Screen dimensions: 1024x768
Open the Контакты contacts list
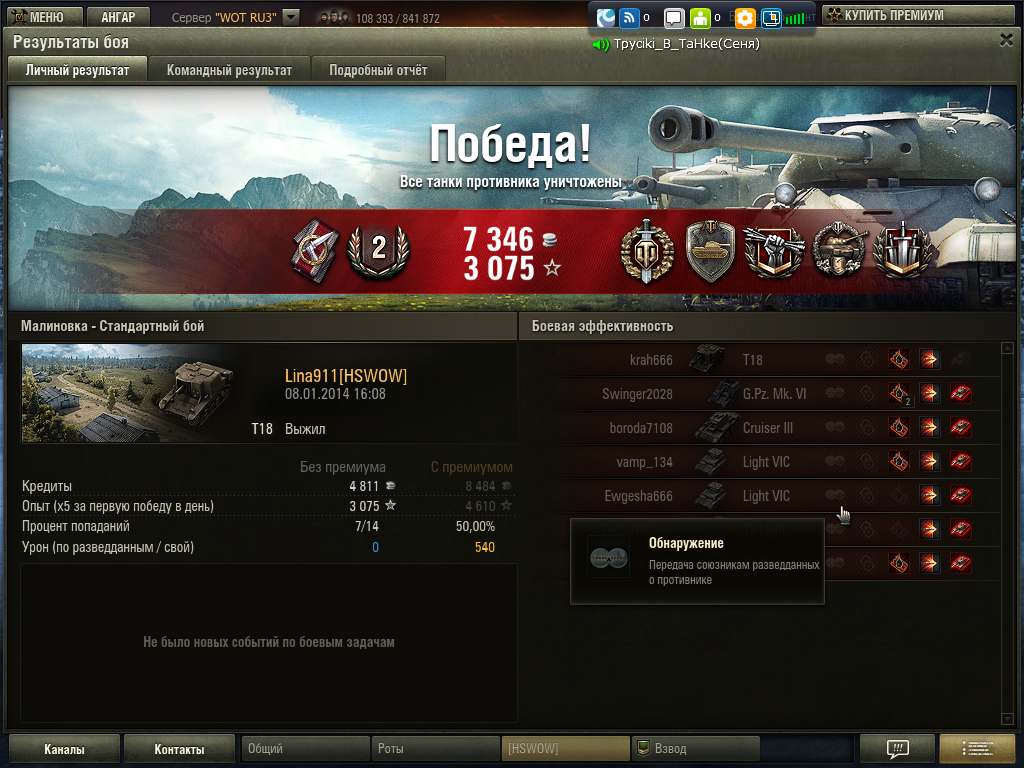[179, 749]
